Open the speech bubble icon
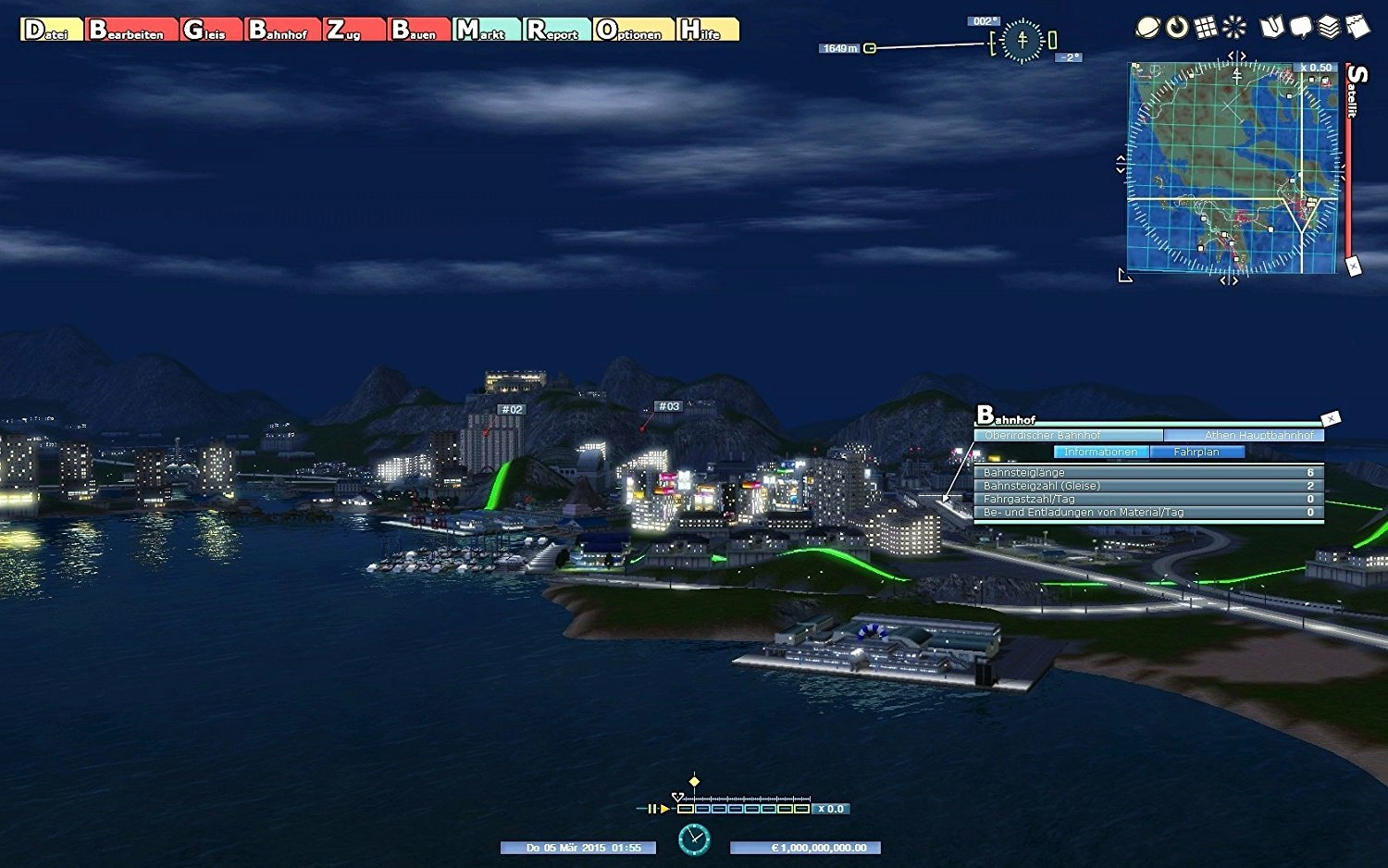Viewport: 1388px width, 868px height. click(1301, 28)
